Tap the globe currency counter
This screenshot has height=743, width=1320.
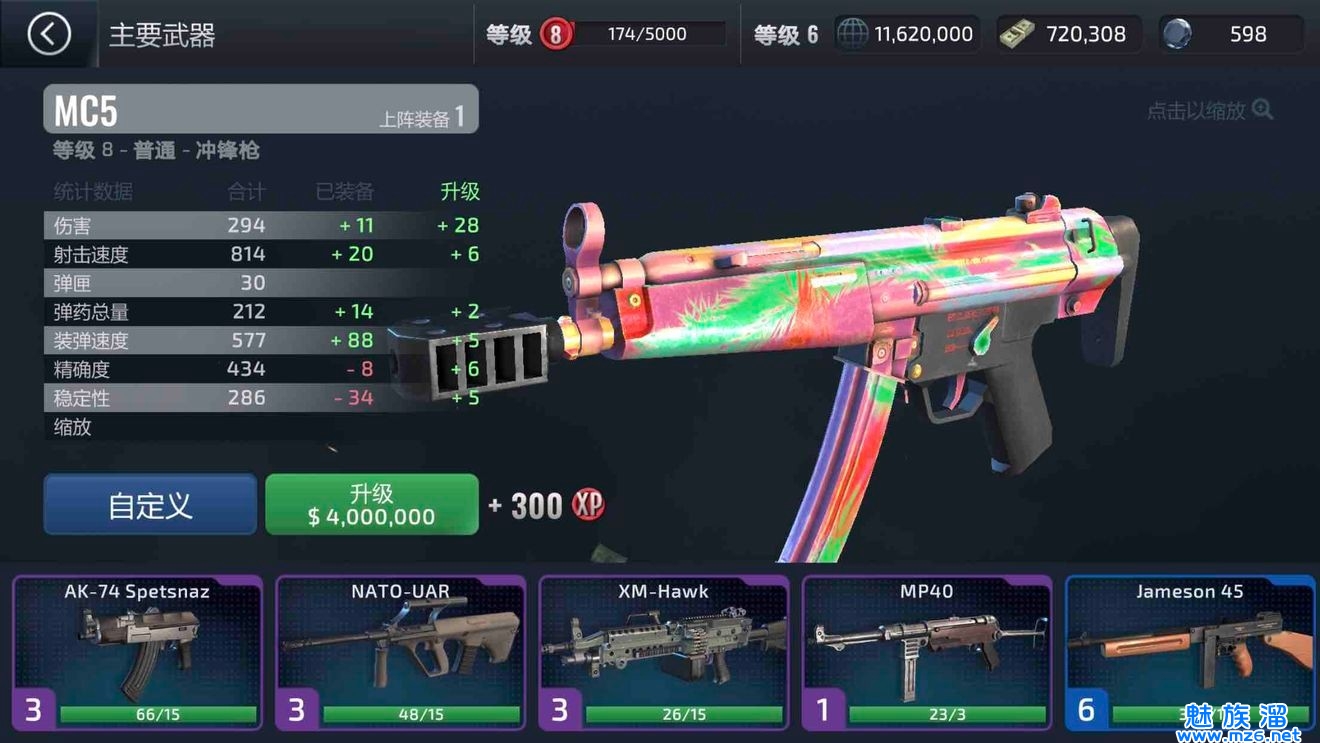click(x=907, y=35)
